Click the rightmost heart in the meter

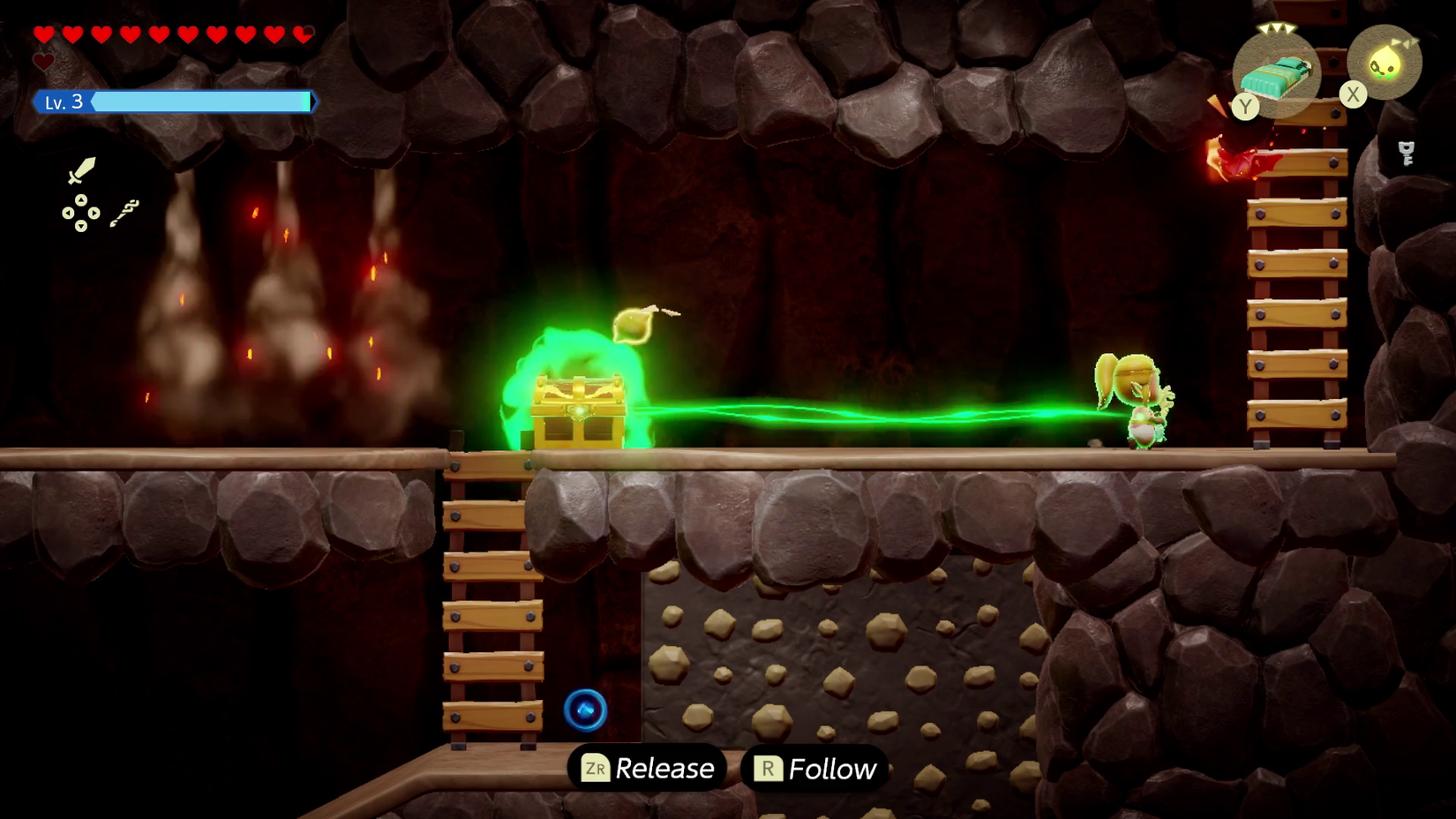(x=304, y=34)
